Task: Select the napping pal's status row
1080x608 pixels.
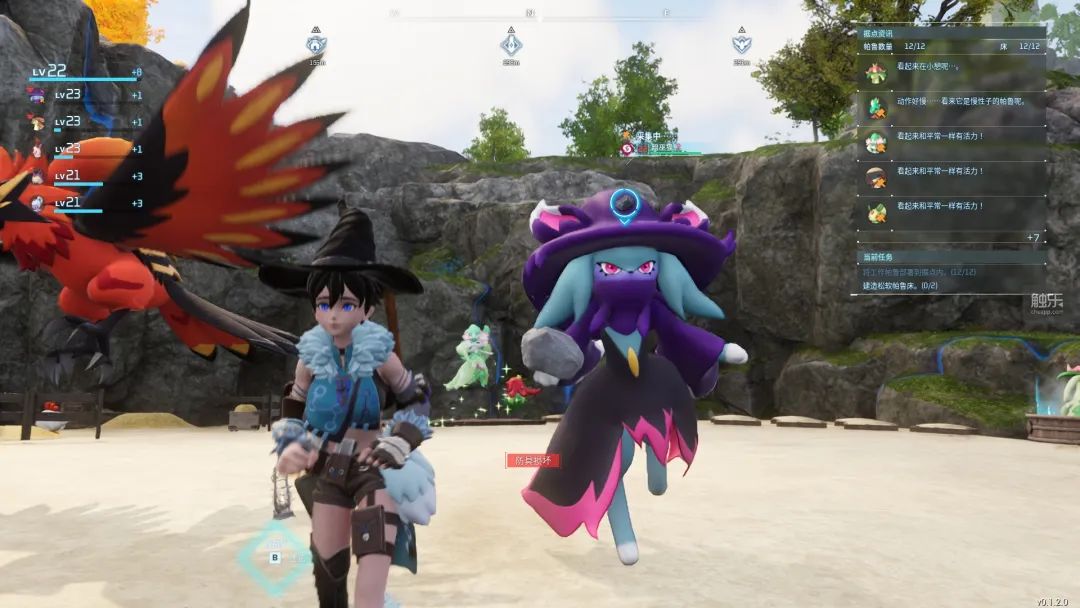Action: [950, 68]
